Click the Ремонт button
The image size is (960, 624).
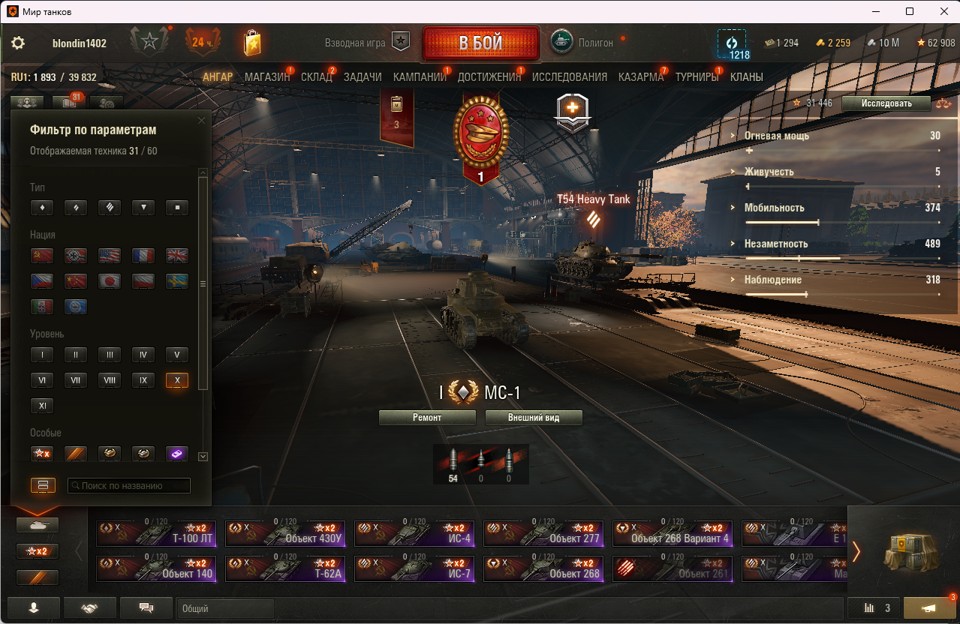[427, 417]
